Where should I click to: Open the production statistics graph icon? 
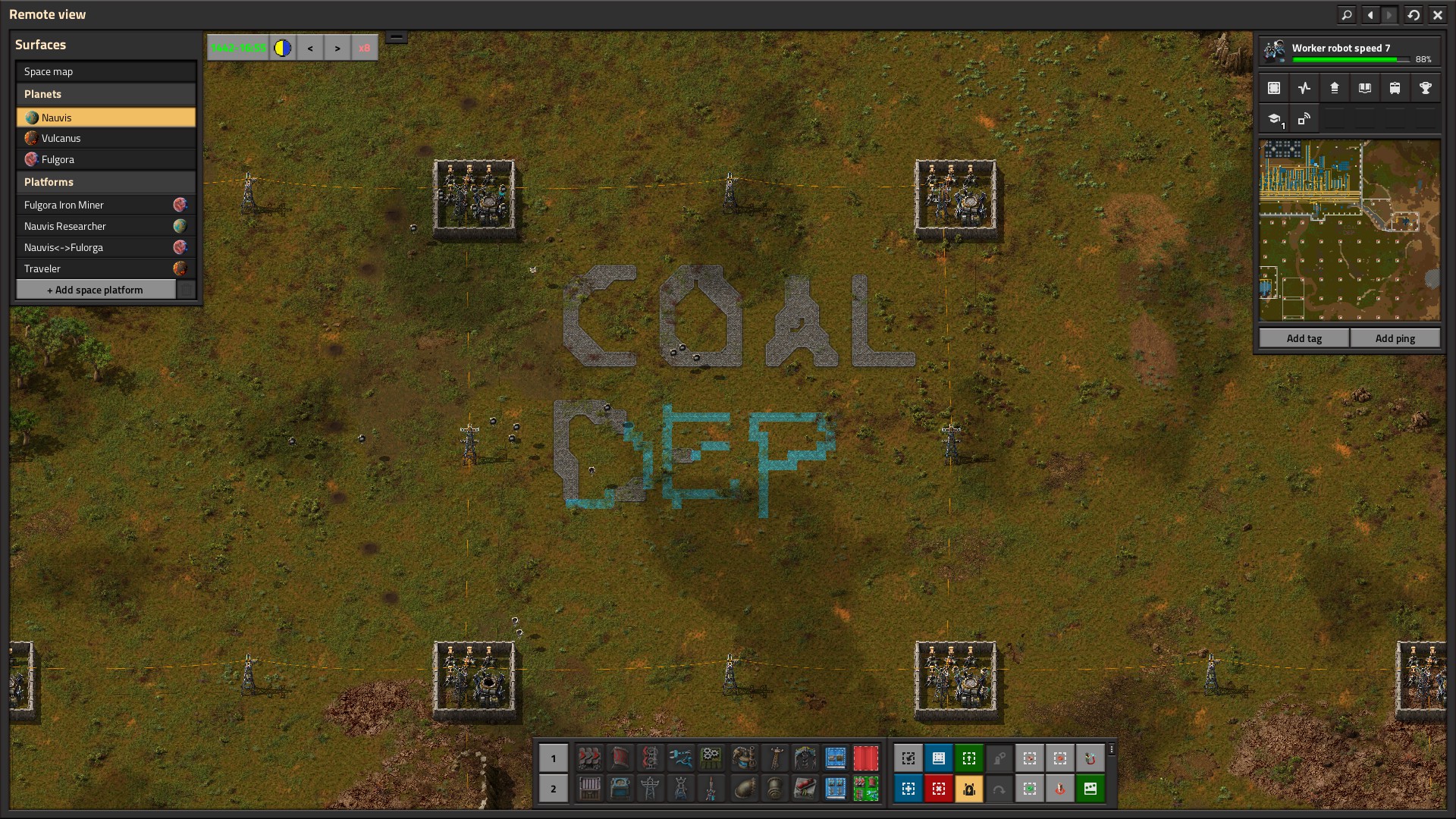1304,88
